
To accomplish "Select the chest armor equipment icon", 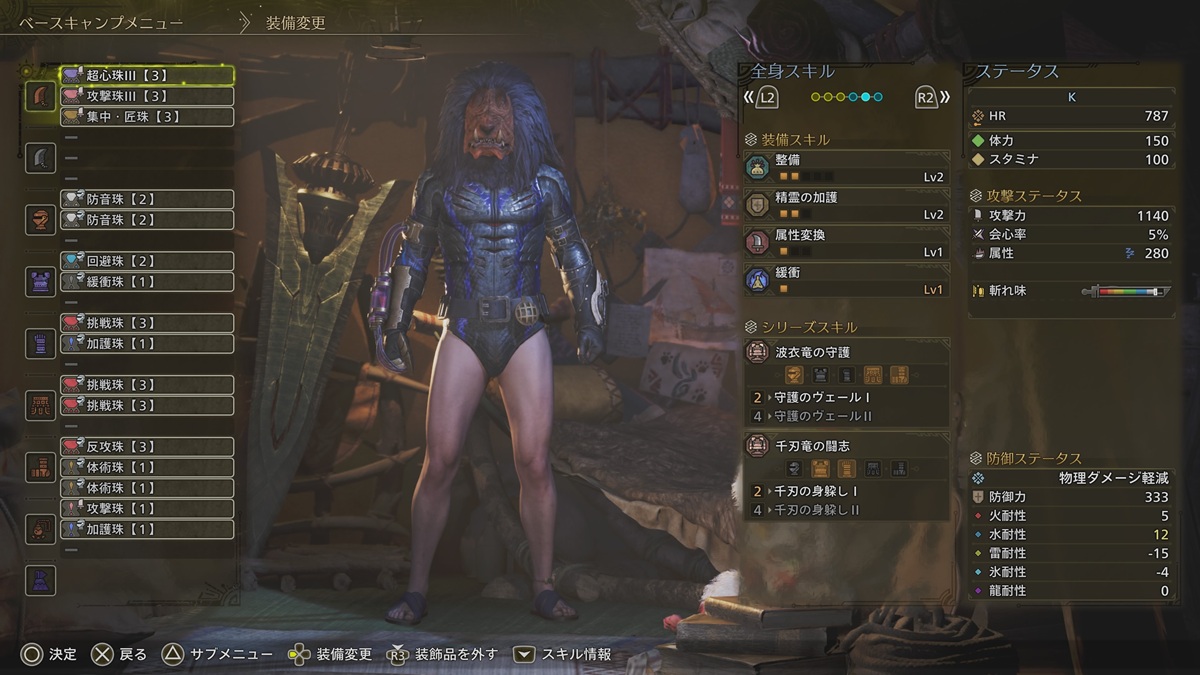I will tap(40, 281).
